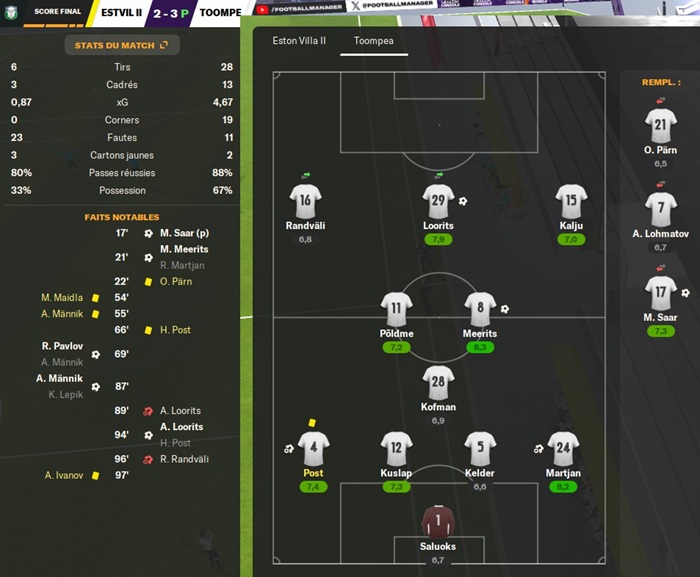Select goalkeeper Saluoks shirt number 1

pyautogui.click(x=437, y=522)
